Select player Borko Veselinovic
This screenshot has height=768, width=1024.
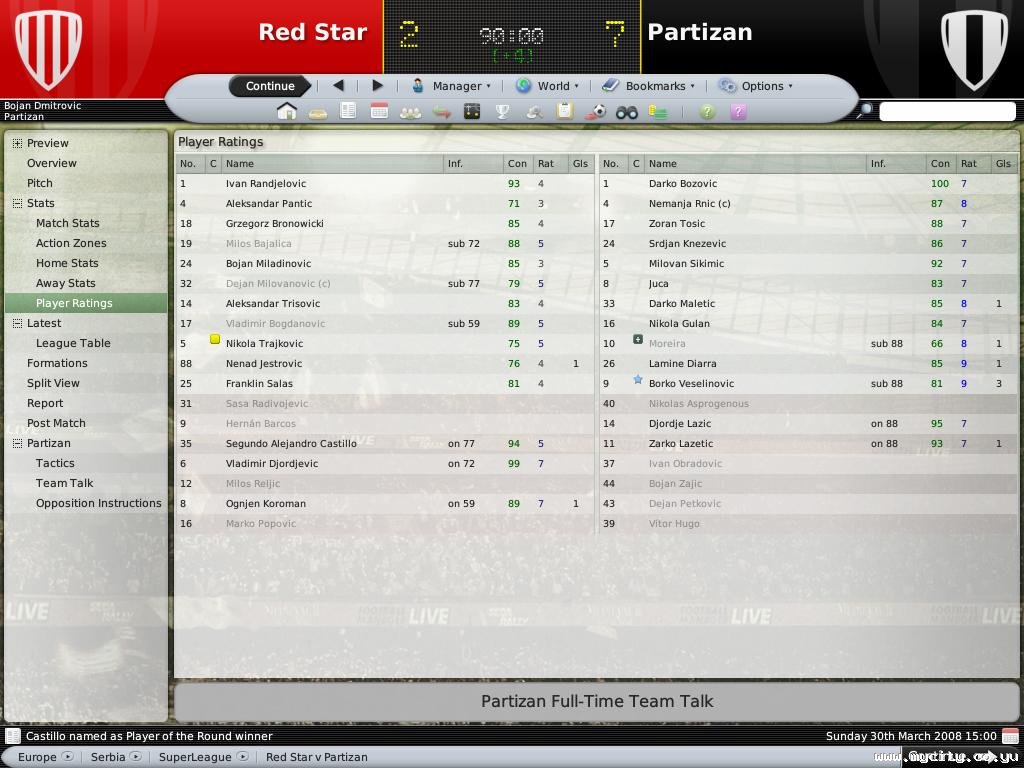point(691,383)
